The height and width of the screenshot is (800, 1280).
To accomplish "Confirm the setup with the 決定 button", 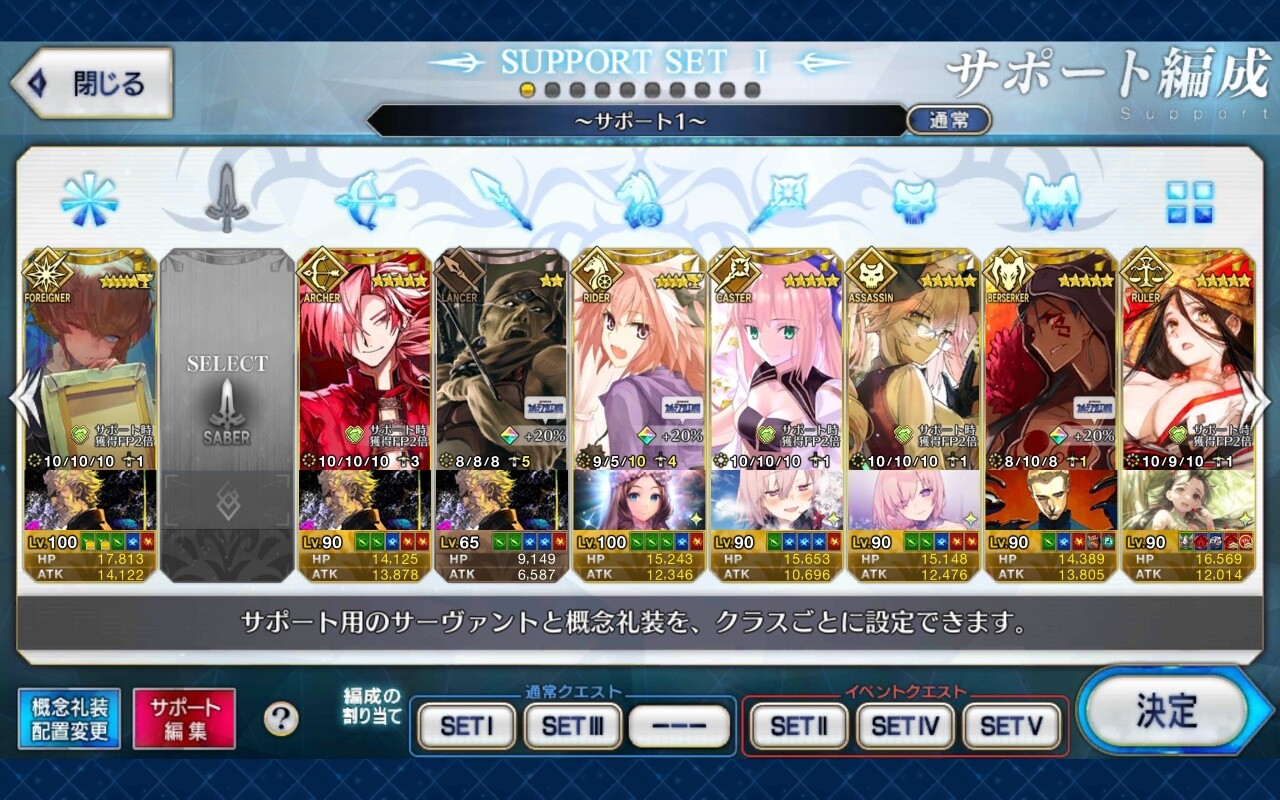I will [1166, 712].
